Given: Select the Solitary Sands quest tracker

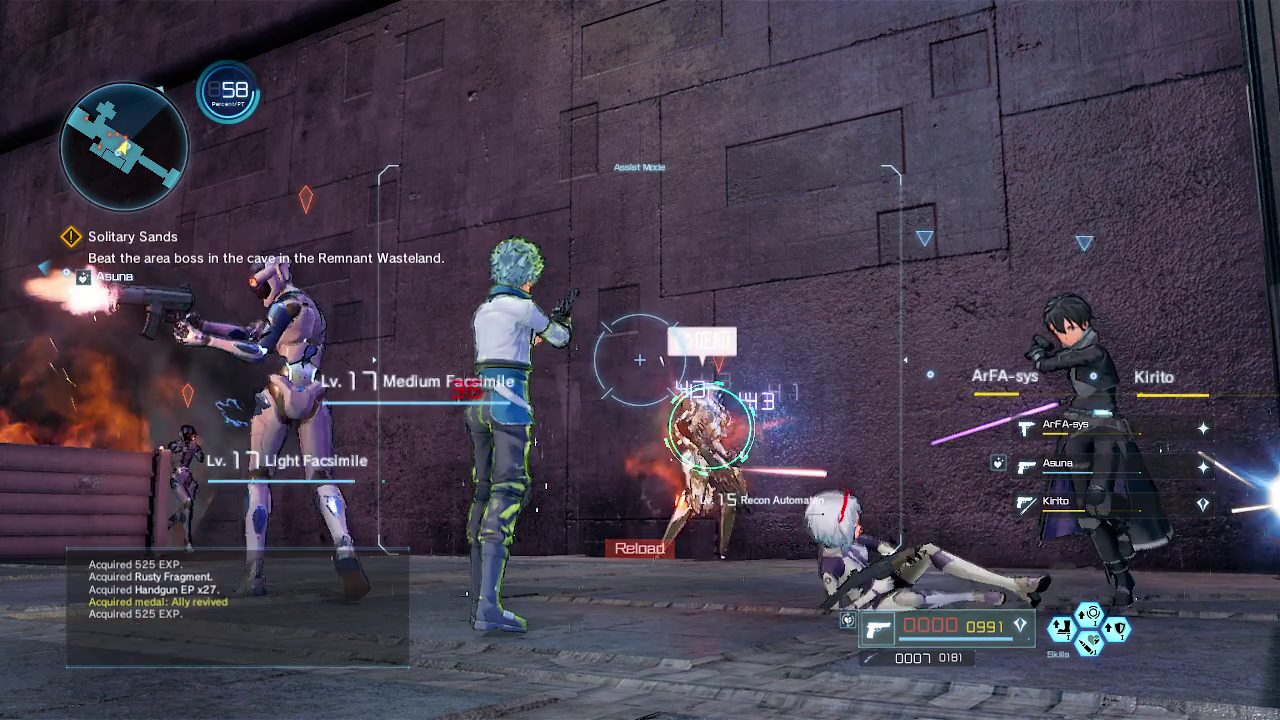Looking at the screenshot, I should pos(132,237).
